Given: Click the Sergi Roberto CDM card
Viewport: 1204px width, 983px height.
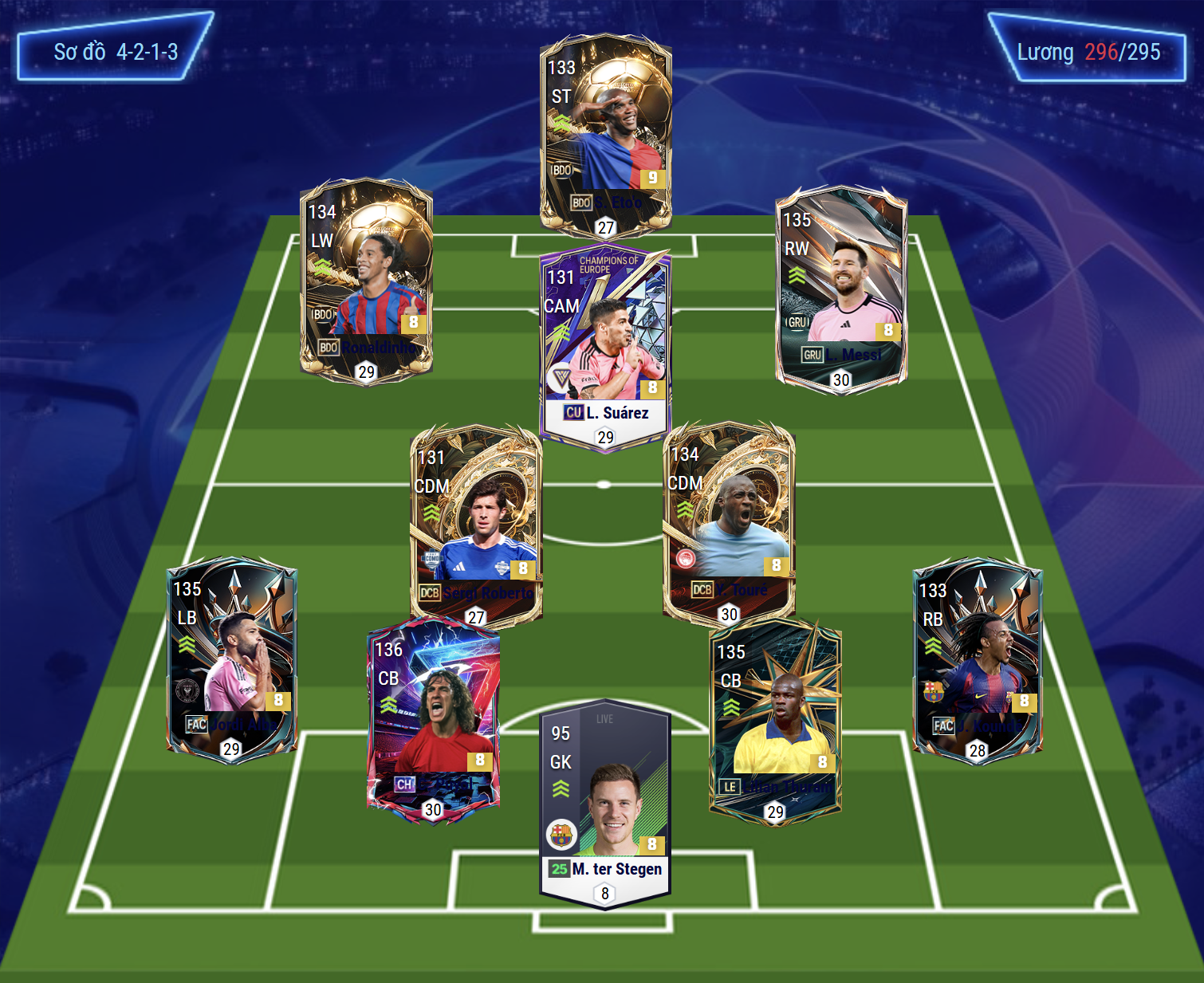Looking at the screenshot, I should tap(476, 522).
